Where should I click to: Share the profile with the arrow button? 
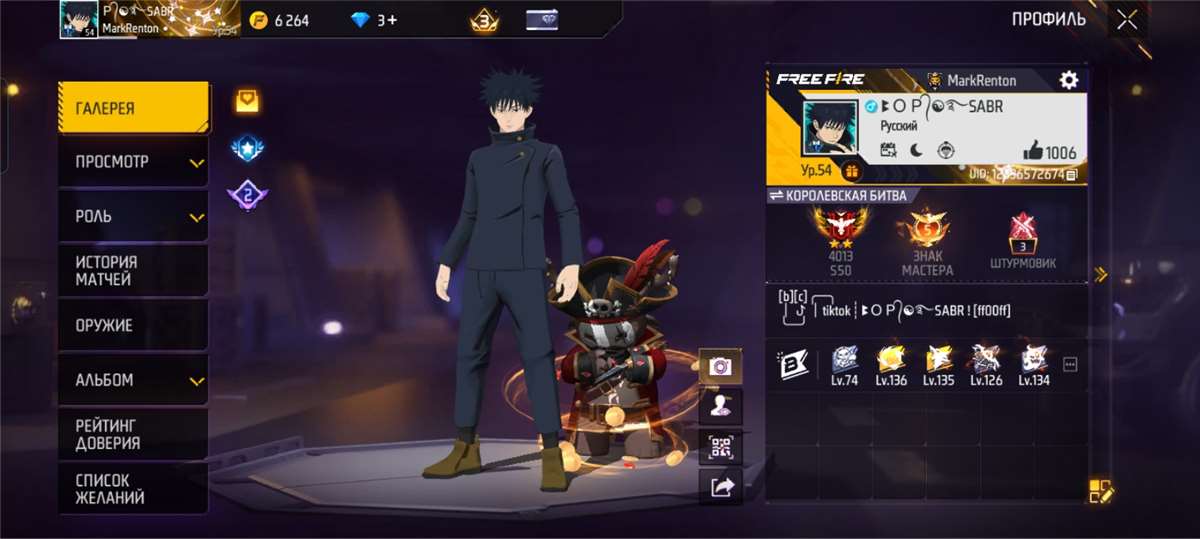click(720, 486)
